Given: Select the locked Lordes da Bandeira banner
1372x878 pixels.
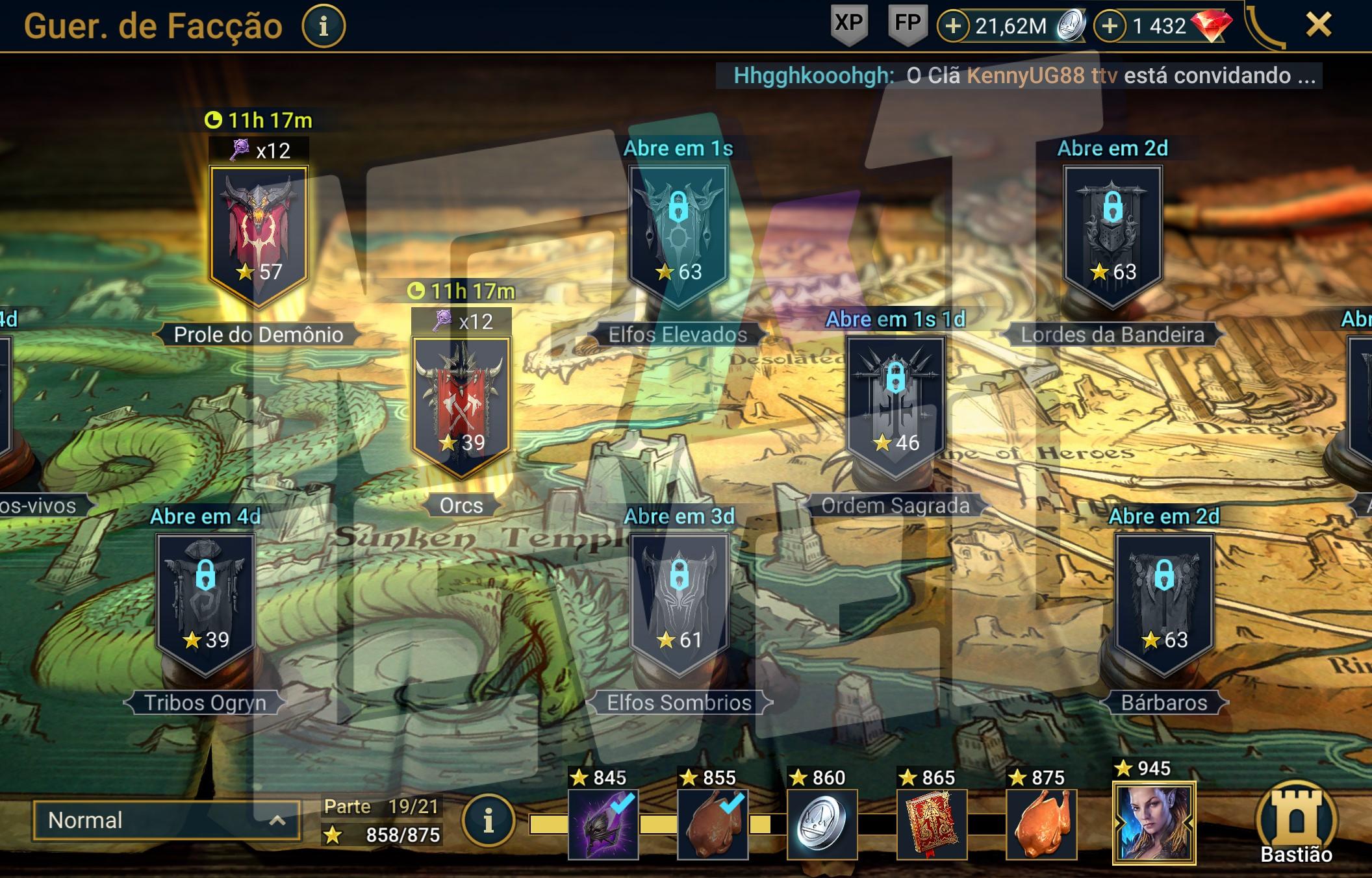Looking at the screenshot, I should click(1112, 234).
